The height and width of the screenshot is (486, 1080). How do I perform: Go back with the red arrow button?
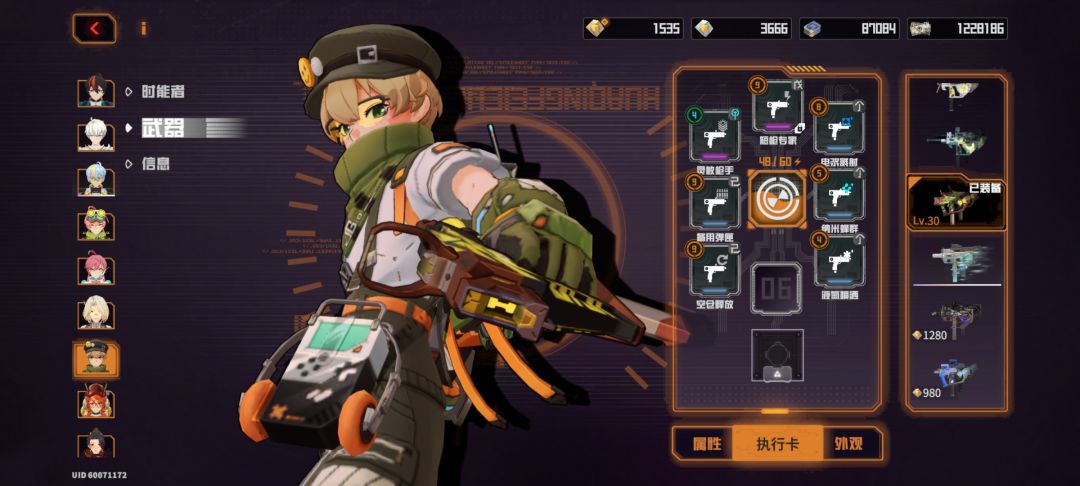[x=94, y=28]
